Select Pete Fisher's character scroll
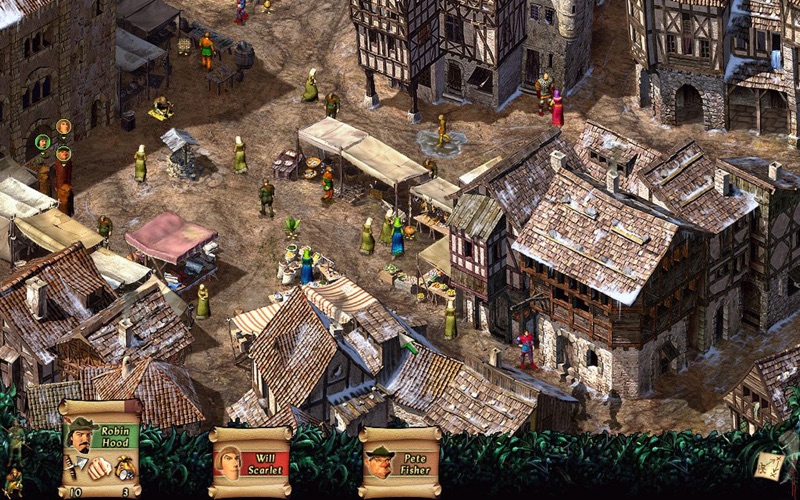The image size is (800, 500). (400, 462)
